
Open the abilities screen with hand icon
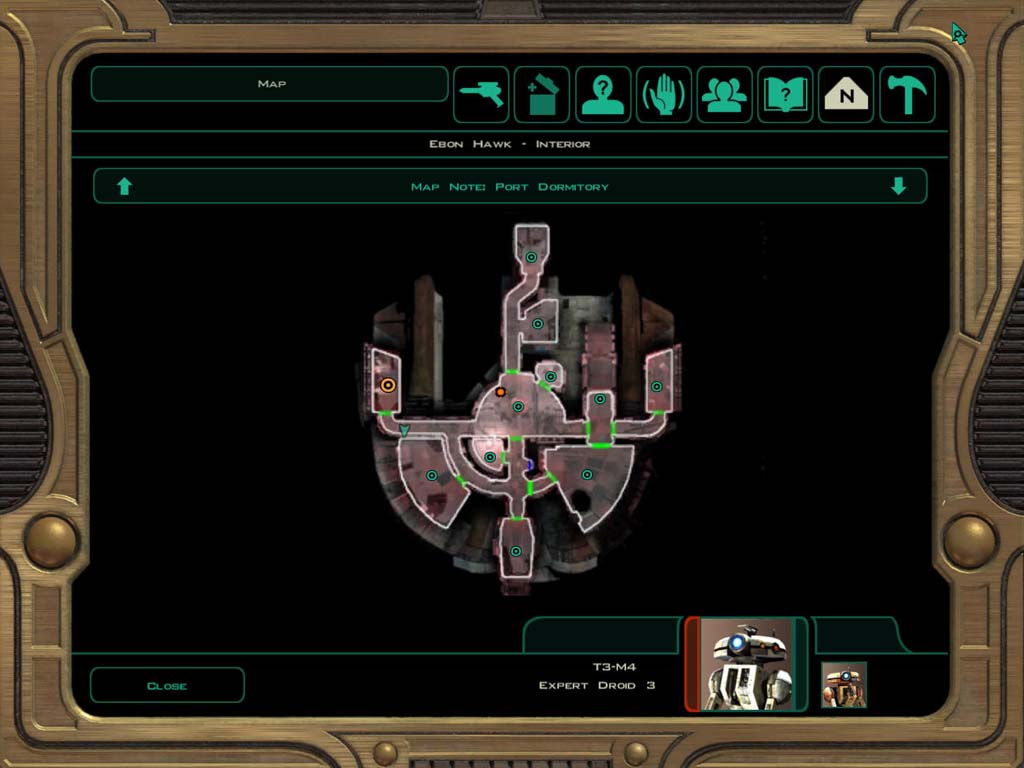tap(664, 95)
